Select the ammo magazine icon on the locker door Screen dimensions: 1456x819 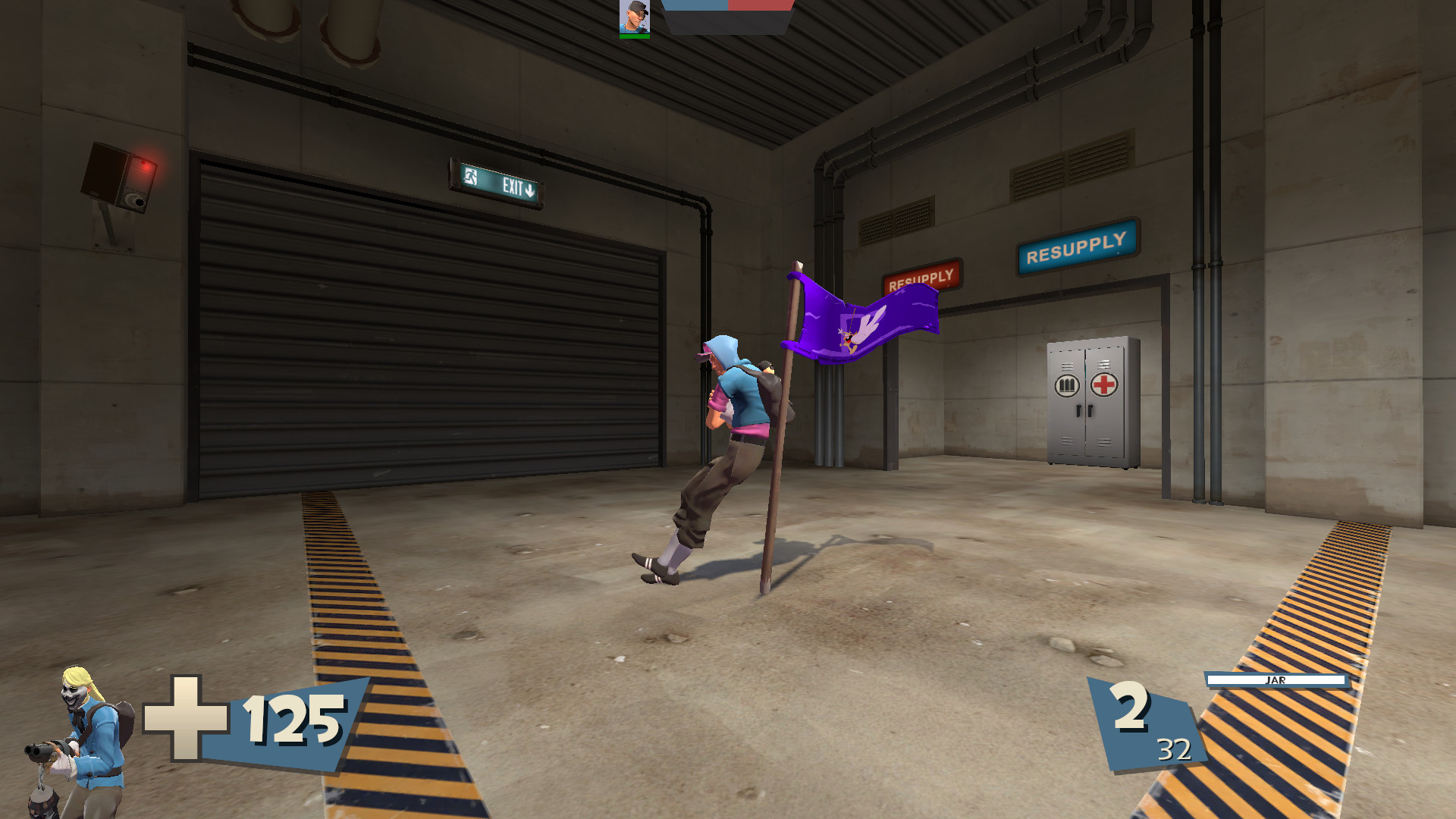pos(1065,386)
